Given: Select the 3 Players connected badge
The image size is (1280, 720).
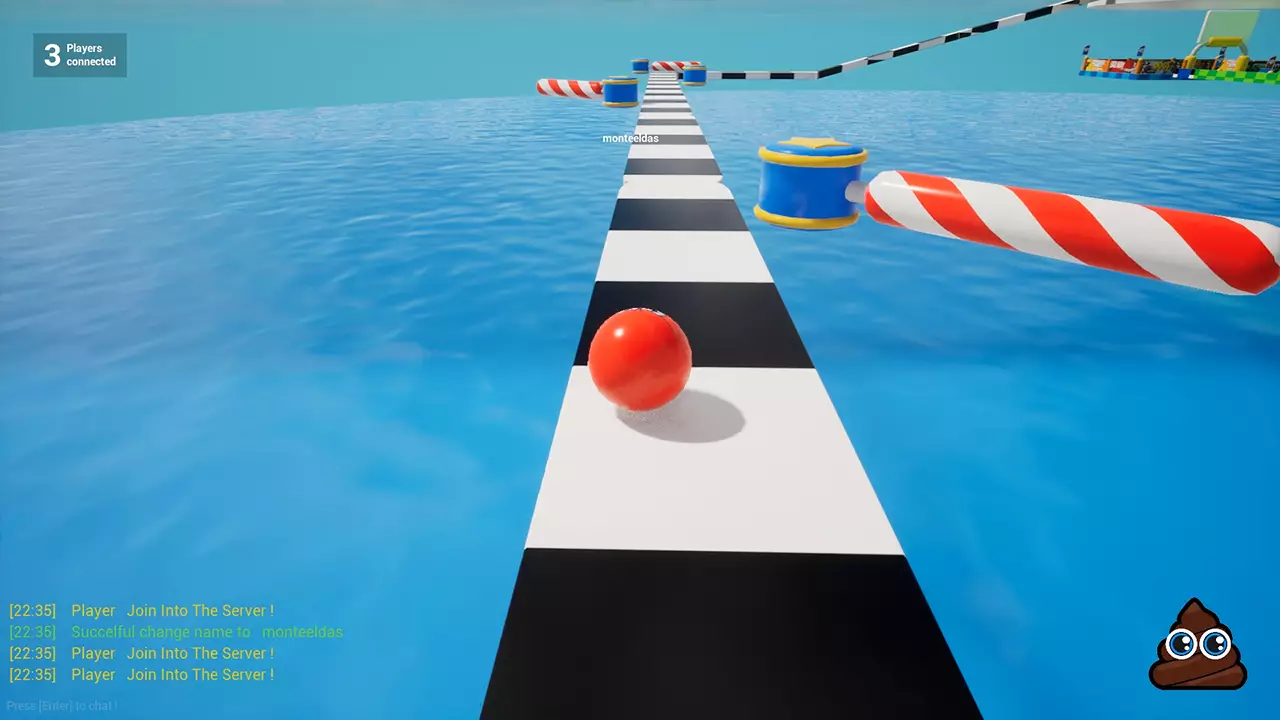Looking at the screenshot, I should pyautogui.click(x=79, y=55).
